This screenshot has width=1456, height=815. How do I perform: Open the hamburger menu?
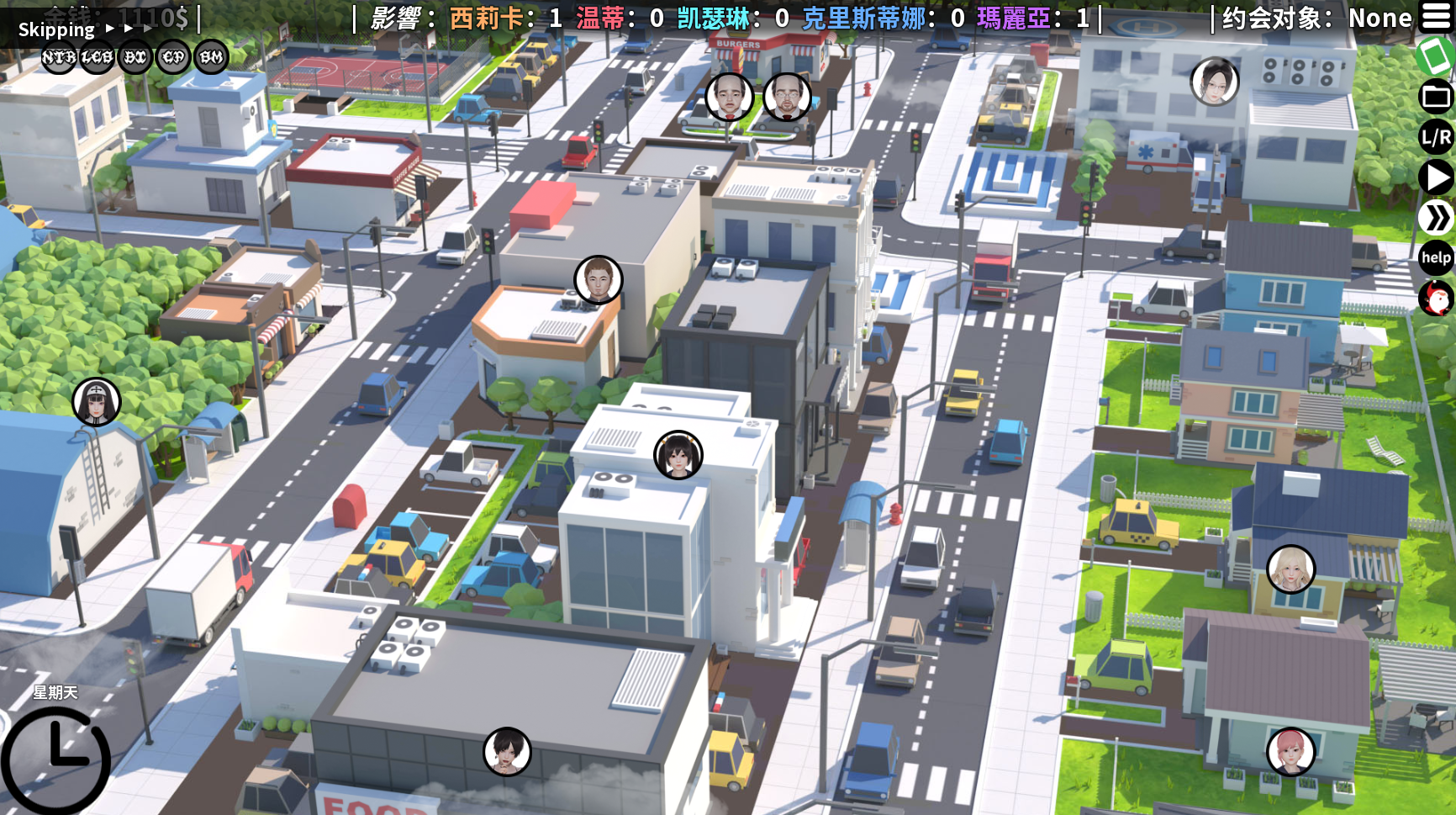pos(1436,17)
